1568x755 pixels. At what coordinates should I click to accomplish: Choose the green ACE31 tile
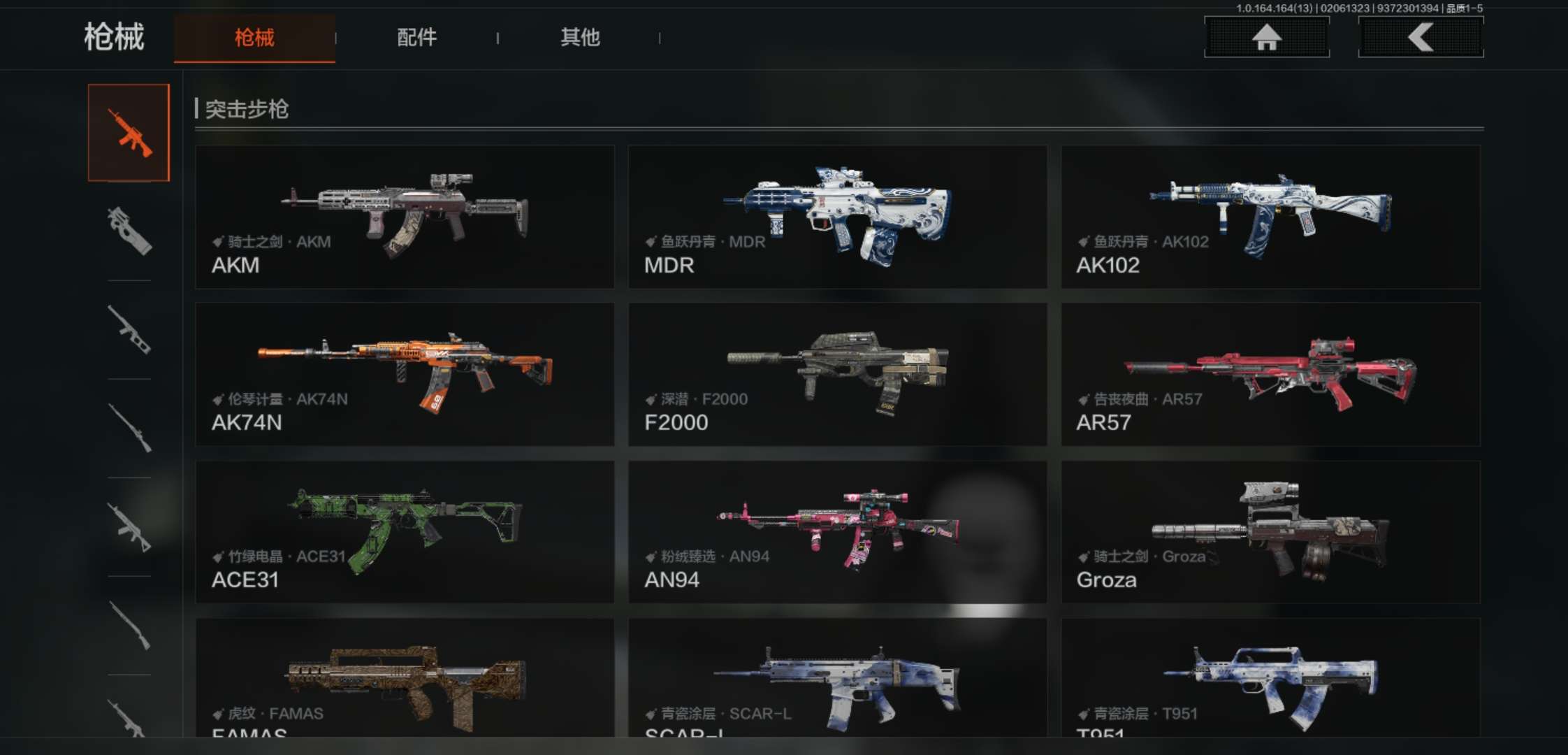pyautogui.click(x=405, y=531)
